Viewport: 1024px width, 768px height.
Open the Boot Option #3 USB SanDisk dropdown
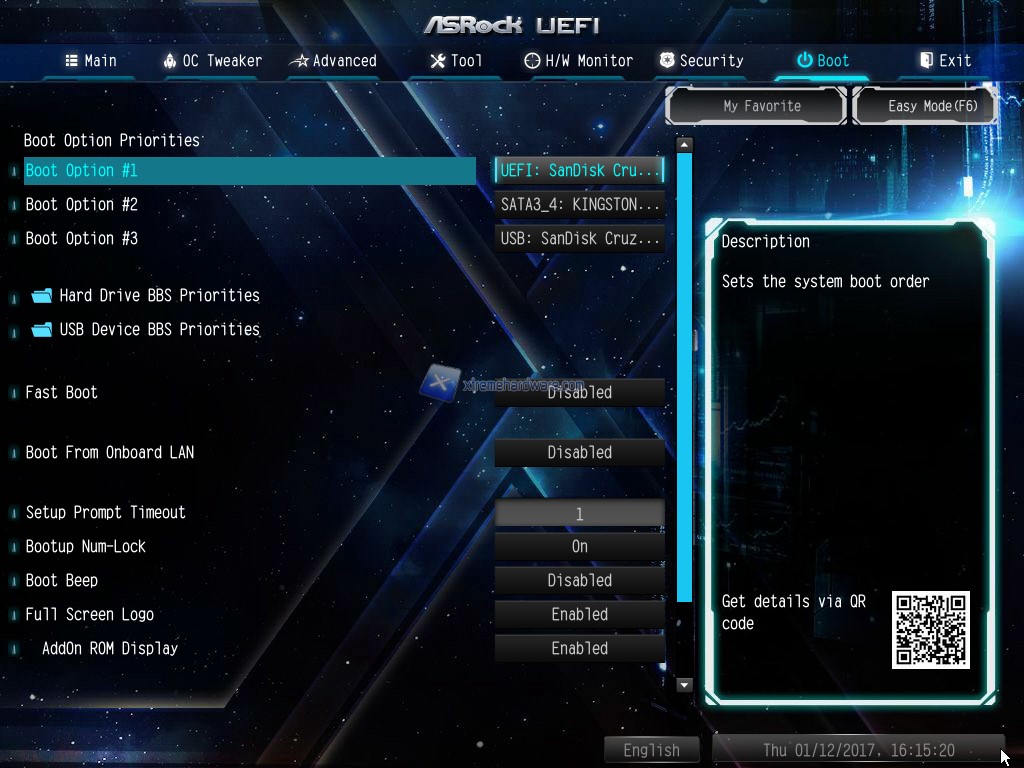click(x=580, y=238)
